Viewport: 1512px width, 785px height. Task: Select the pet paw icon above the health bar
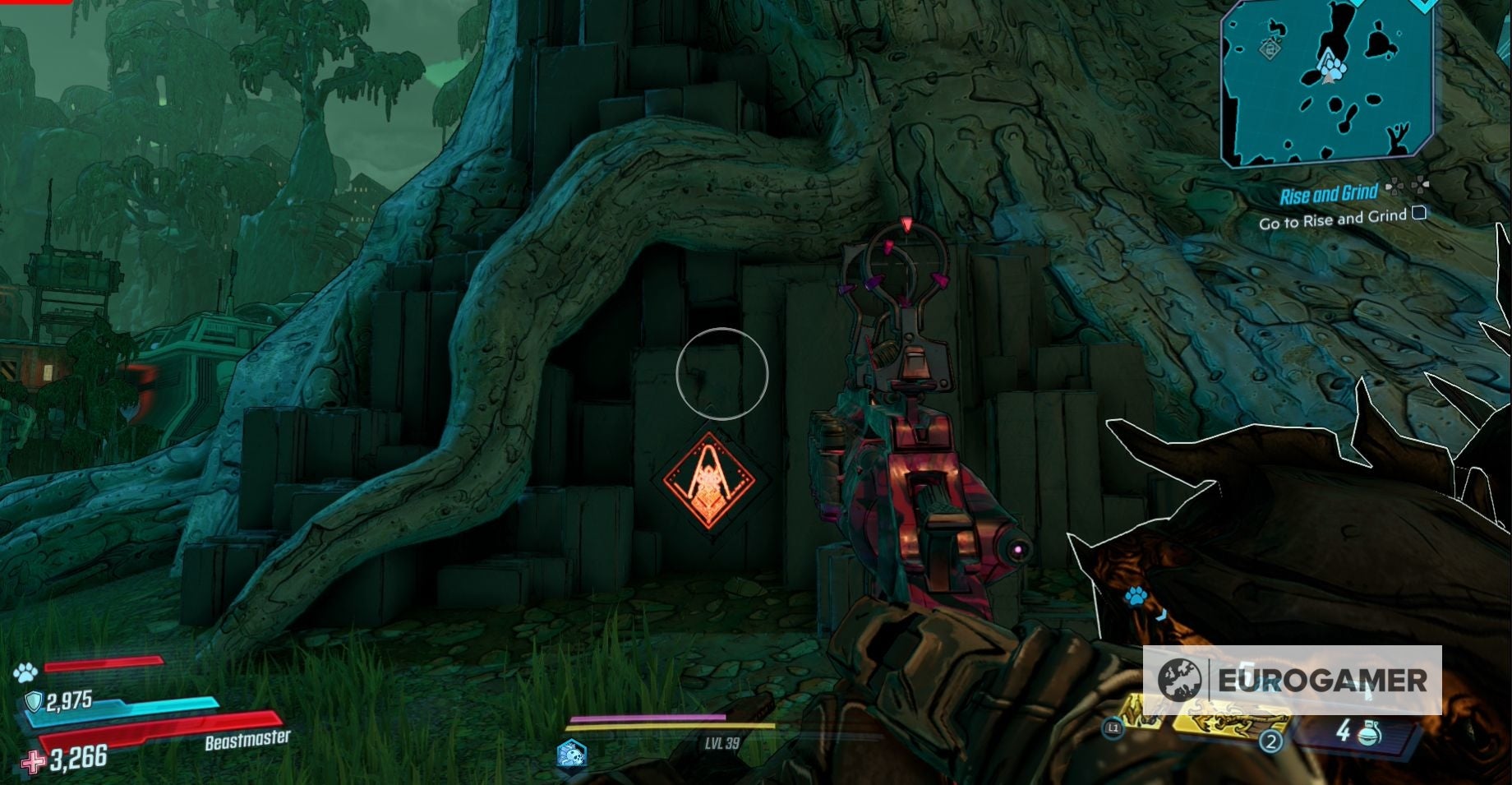pos(27,672)
